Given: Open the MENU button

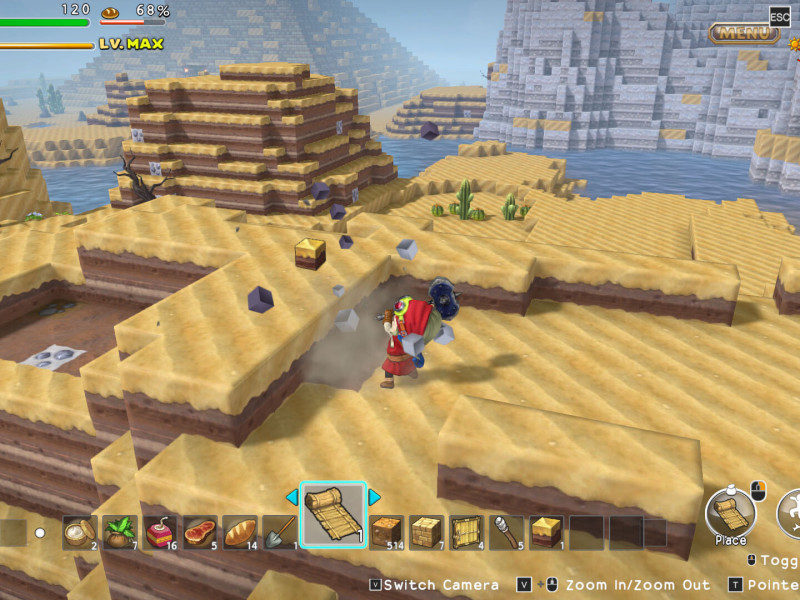Looking at the screenshot, I should pos(744,33).
